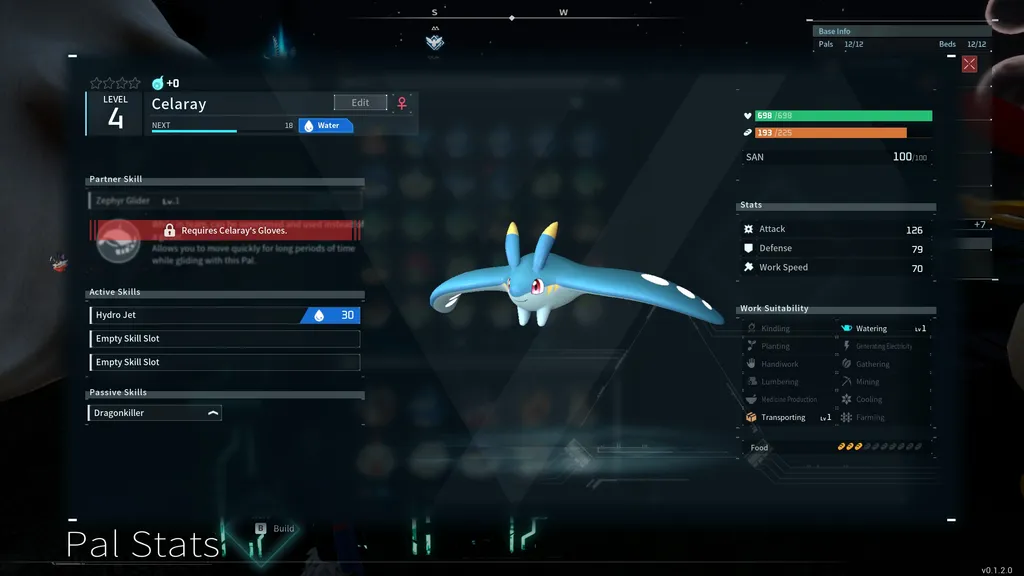Close the Pal Stats window
1024x576 pixels.
coord(969,64)
